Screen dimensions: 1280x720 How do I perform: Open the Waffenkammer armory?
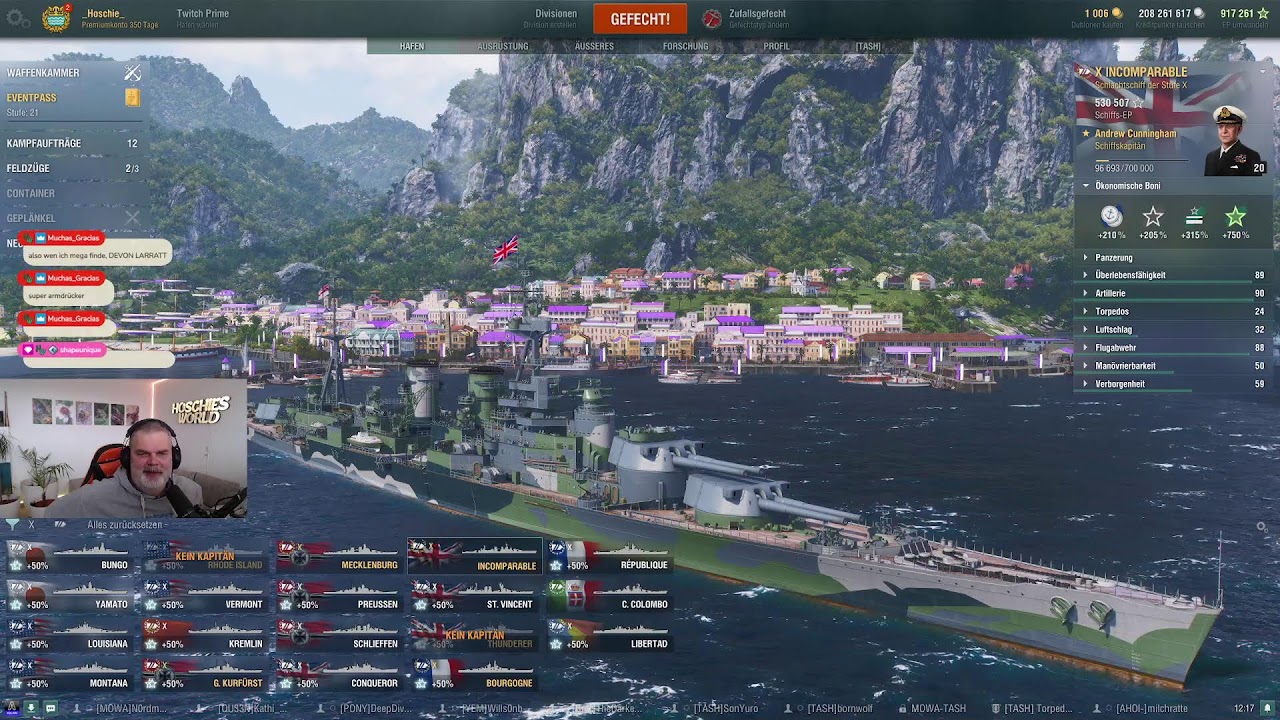click(x=44, y=73)
